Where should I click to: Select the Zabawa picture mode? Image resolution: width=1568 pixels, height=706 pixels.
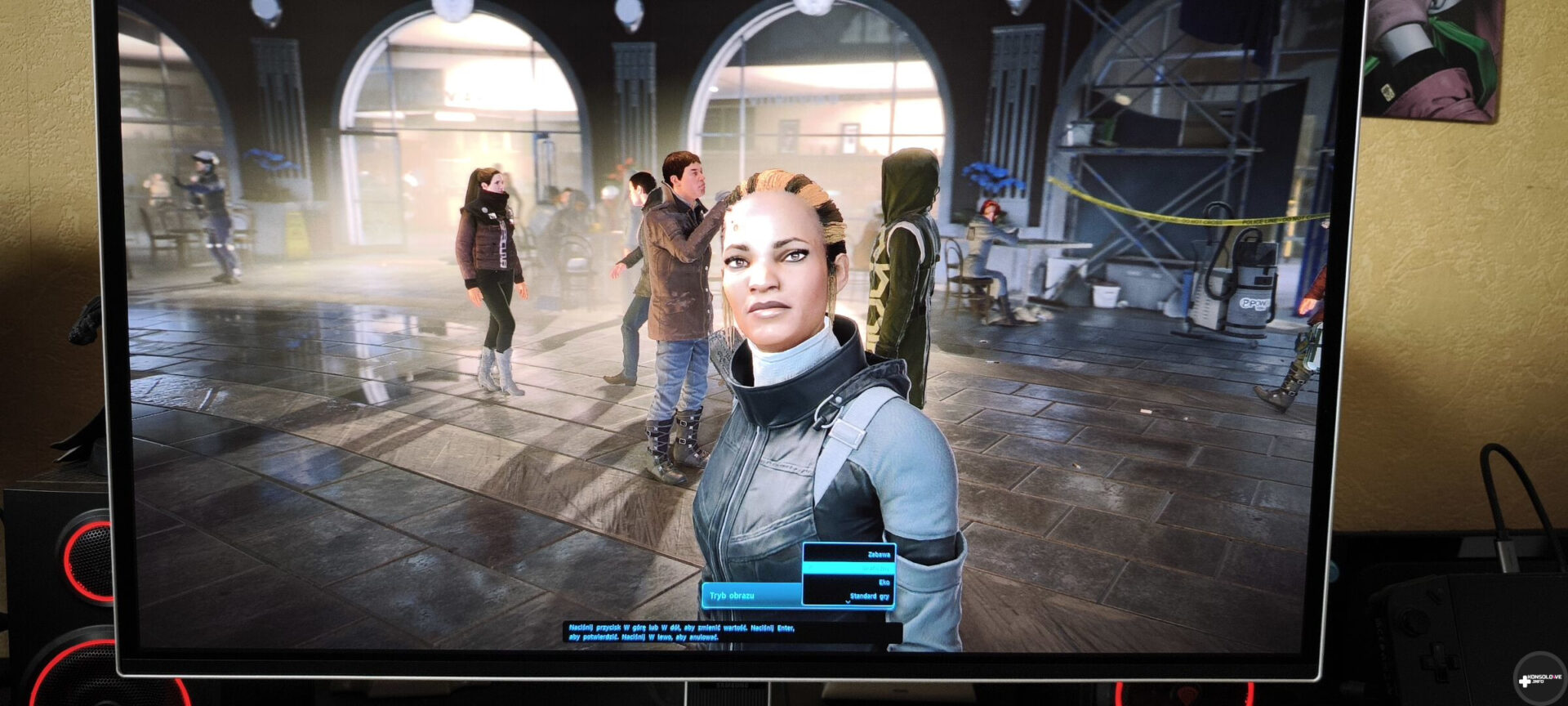click(878, 554)
